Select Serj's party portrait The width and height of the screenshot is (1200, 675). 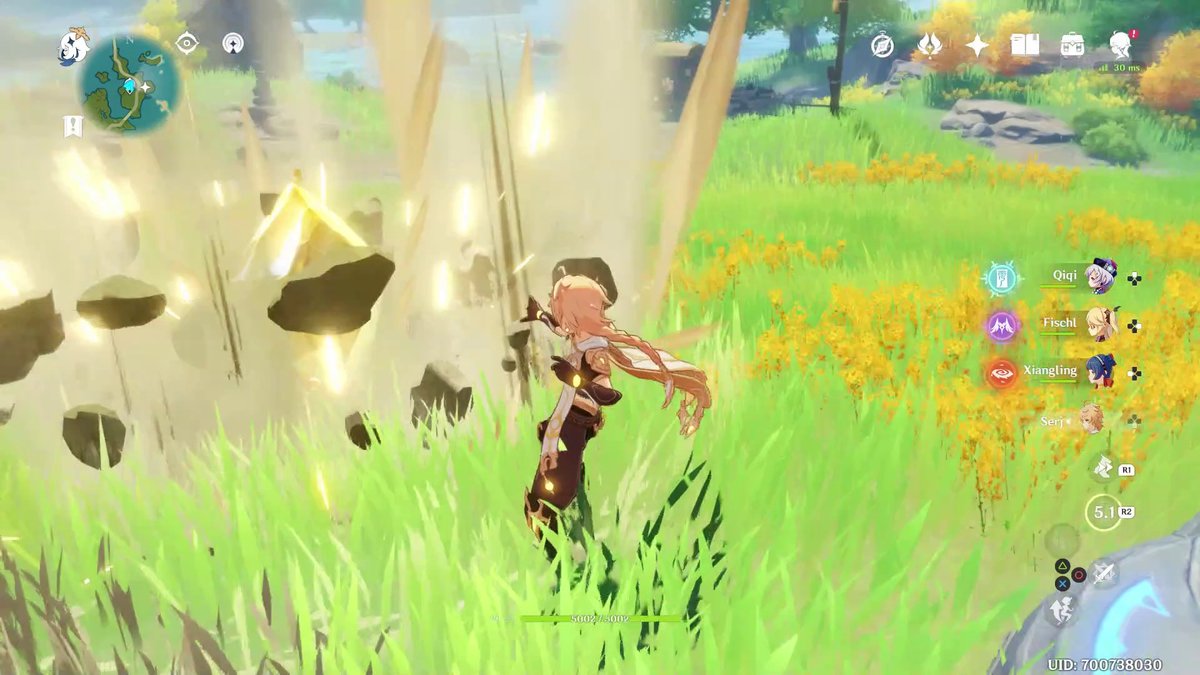[1092, 419]
